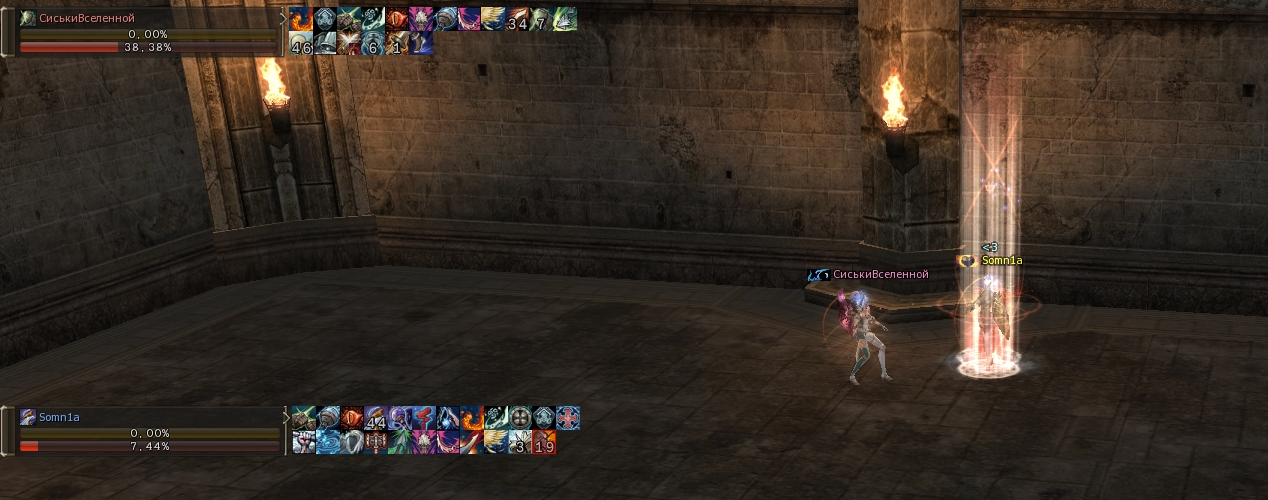Screen dimensions: 1268x500
Task: Click СиськиВселенной's buff icon showing 34
Action: (517, 19)
